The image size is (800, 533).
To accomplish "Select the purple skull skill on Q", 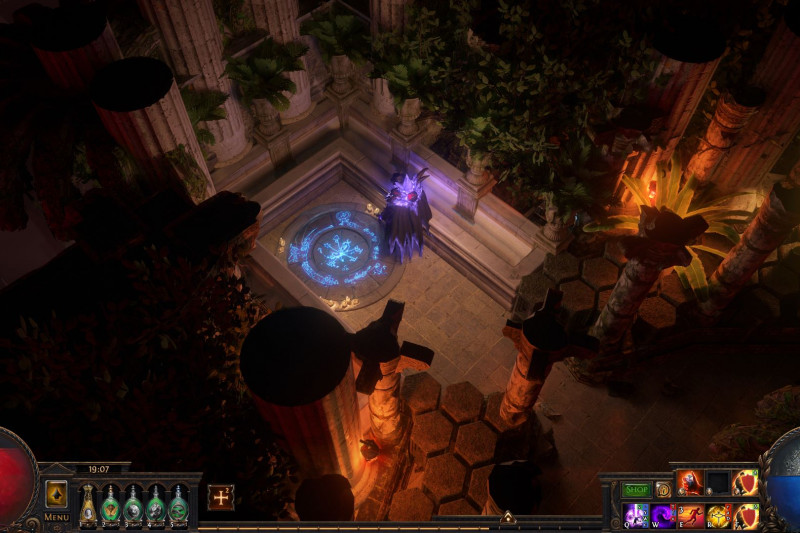I will coord(637,516).
